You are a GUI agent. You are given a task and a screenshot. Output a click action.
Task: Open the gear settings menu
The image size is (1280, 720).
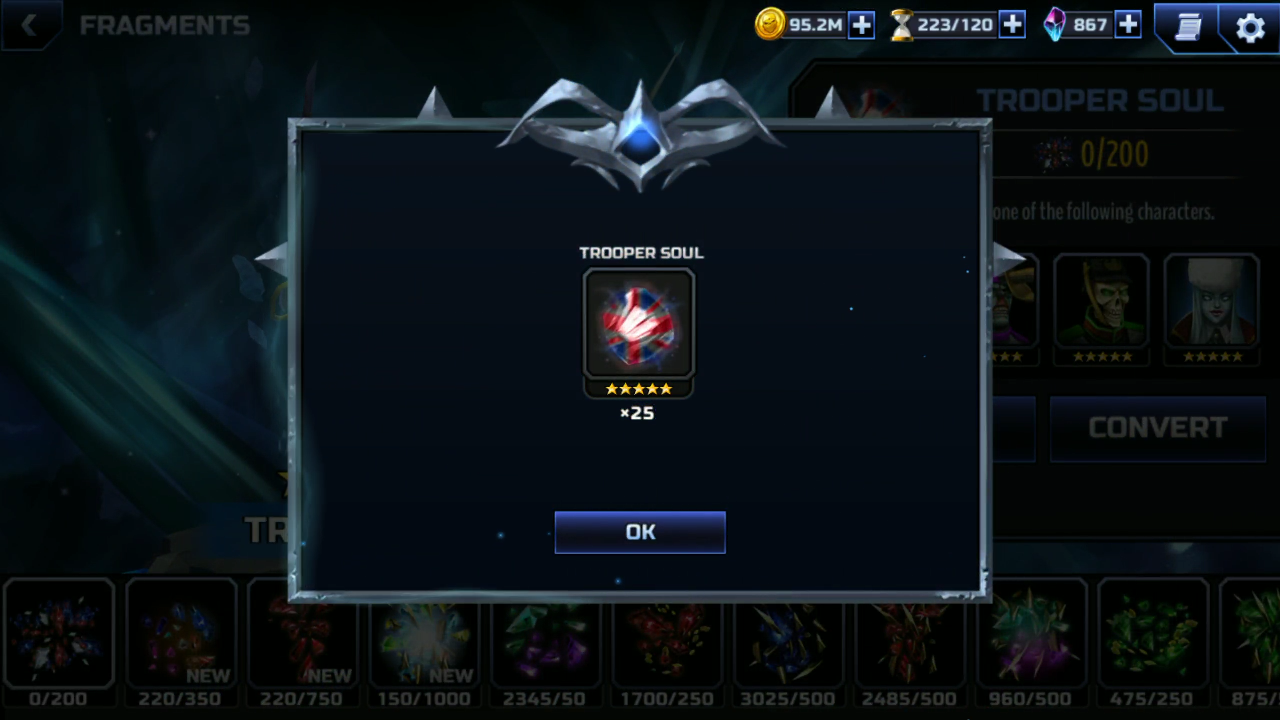pyautogui.click(x=1250, y=27)
